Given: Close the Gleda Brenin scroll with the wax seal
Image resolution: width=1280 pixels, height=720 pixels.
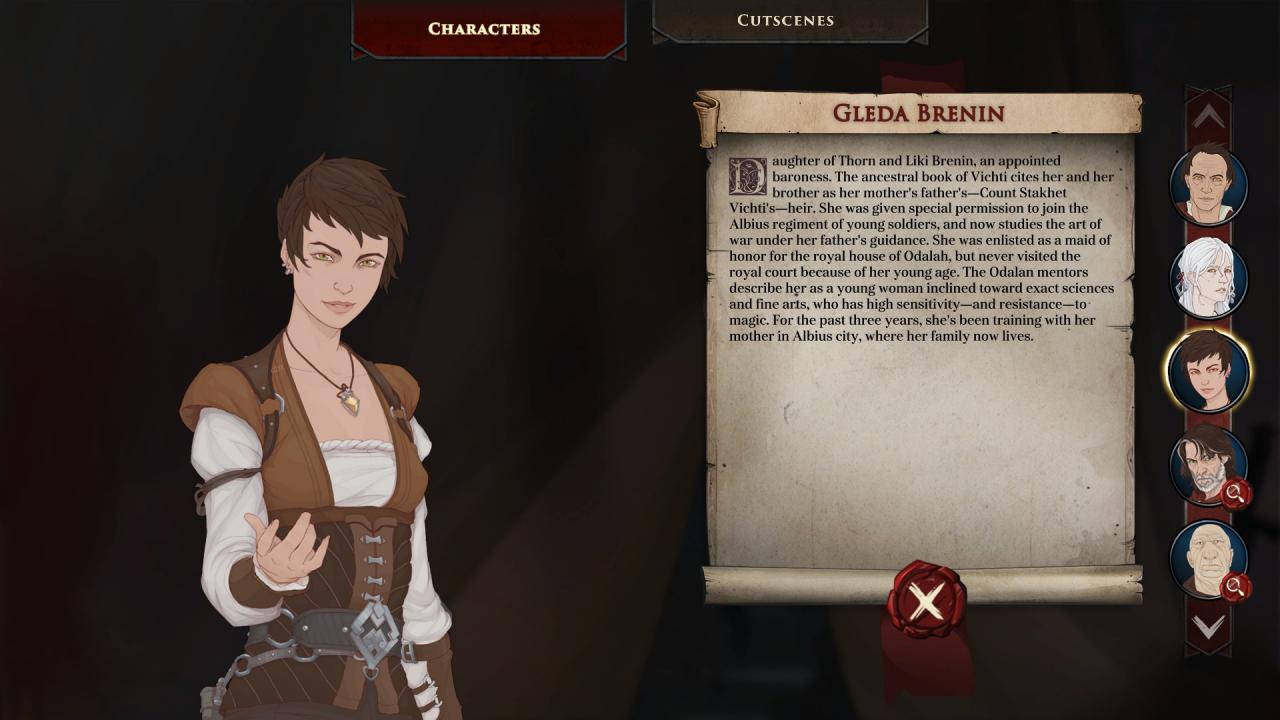Looking at the screenshot, I should (926, 601).
